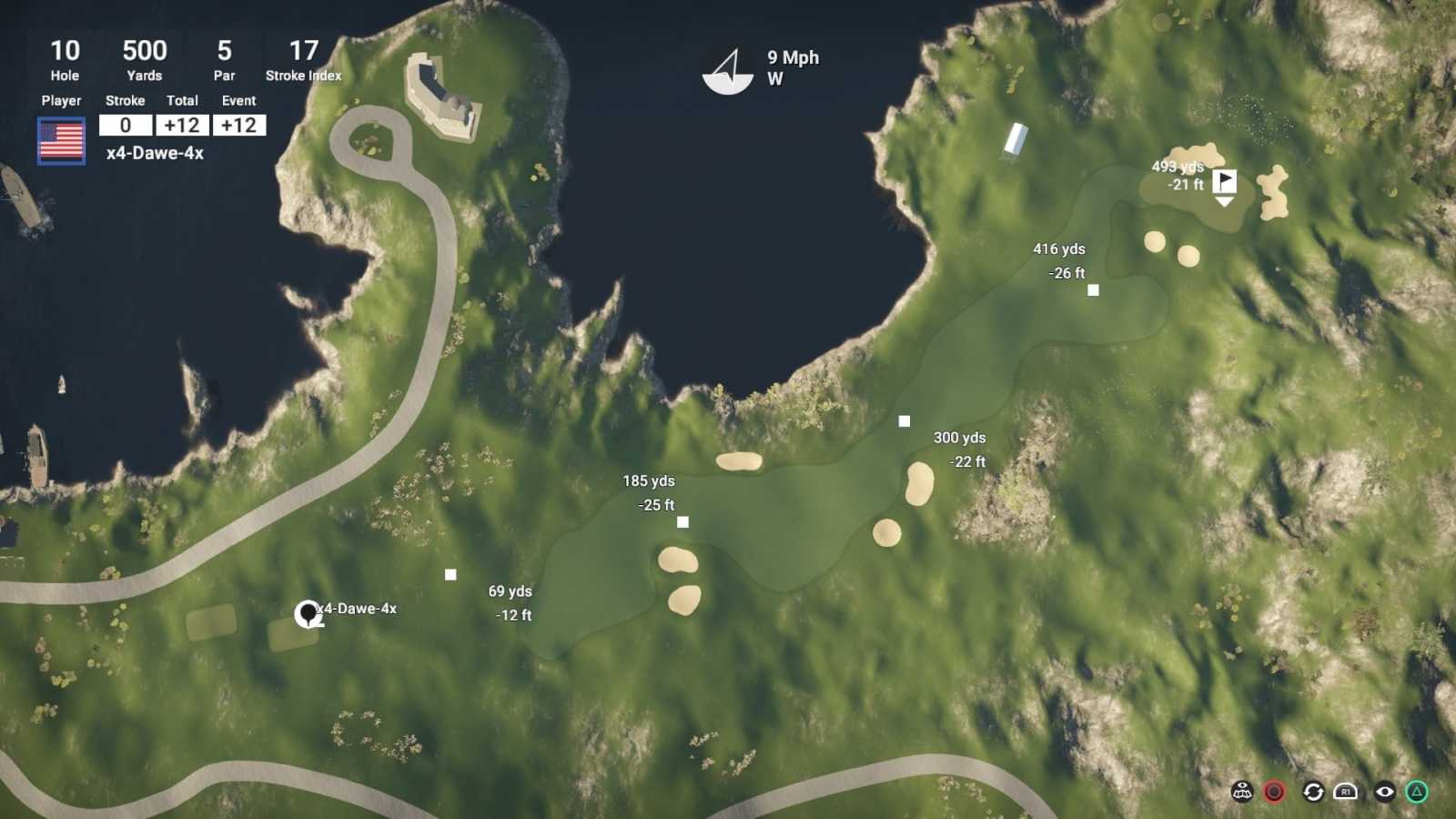Select the 416 yds waypoint marker
The width and height of the screenshot is (1456, 819).
[1092, 290]
